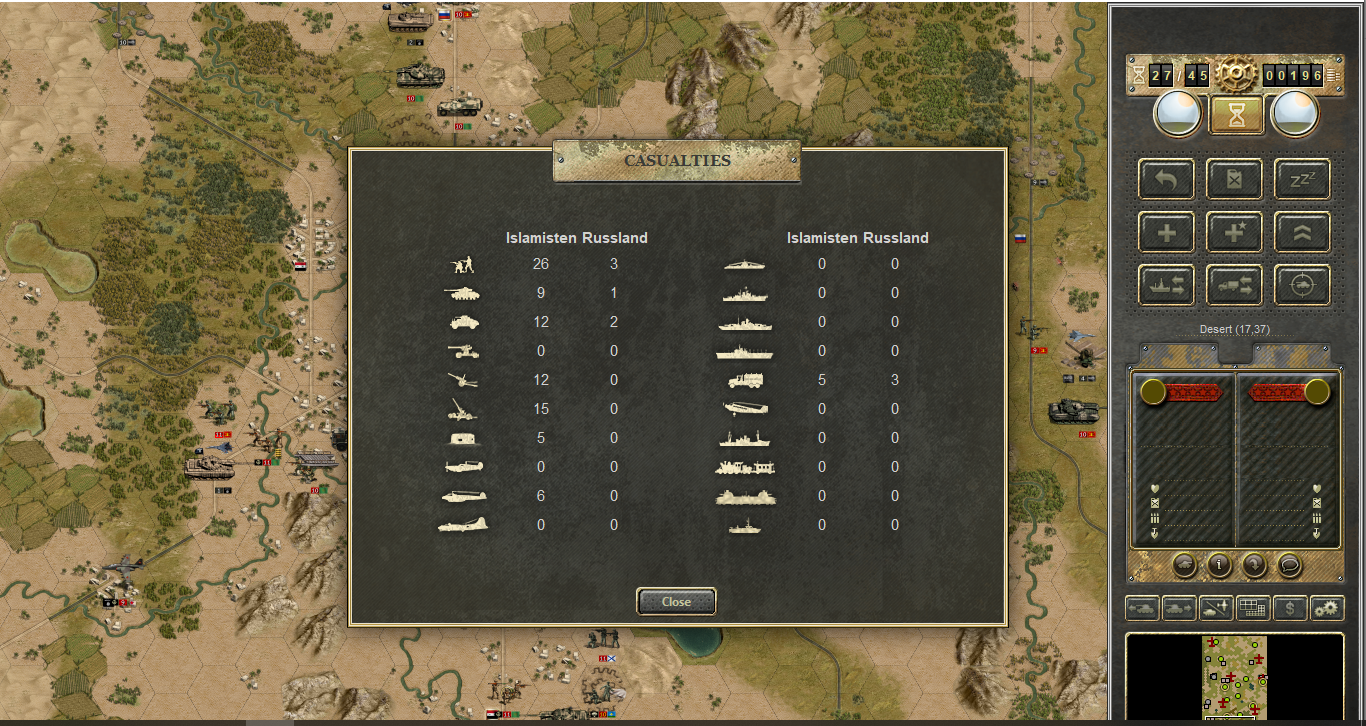Activate the tank crosshair target button
Screen dimensions: 1366x726
1302,286
